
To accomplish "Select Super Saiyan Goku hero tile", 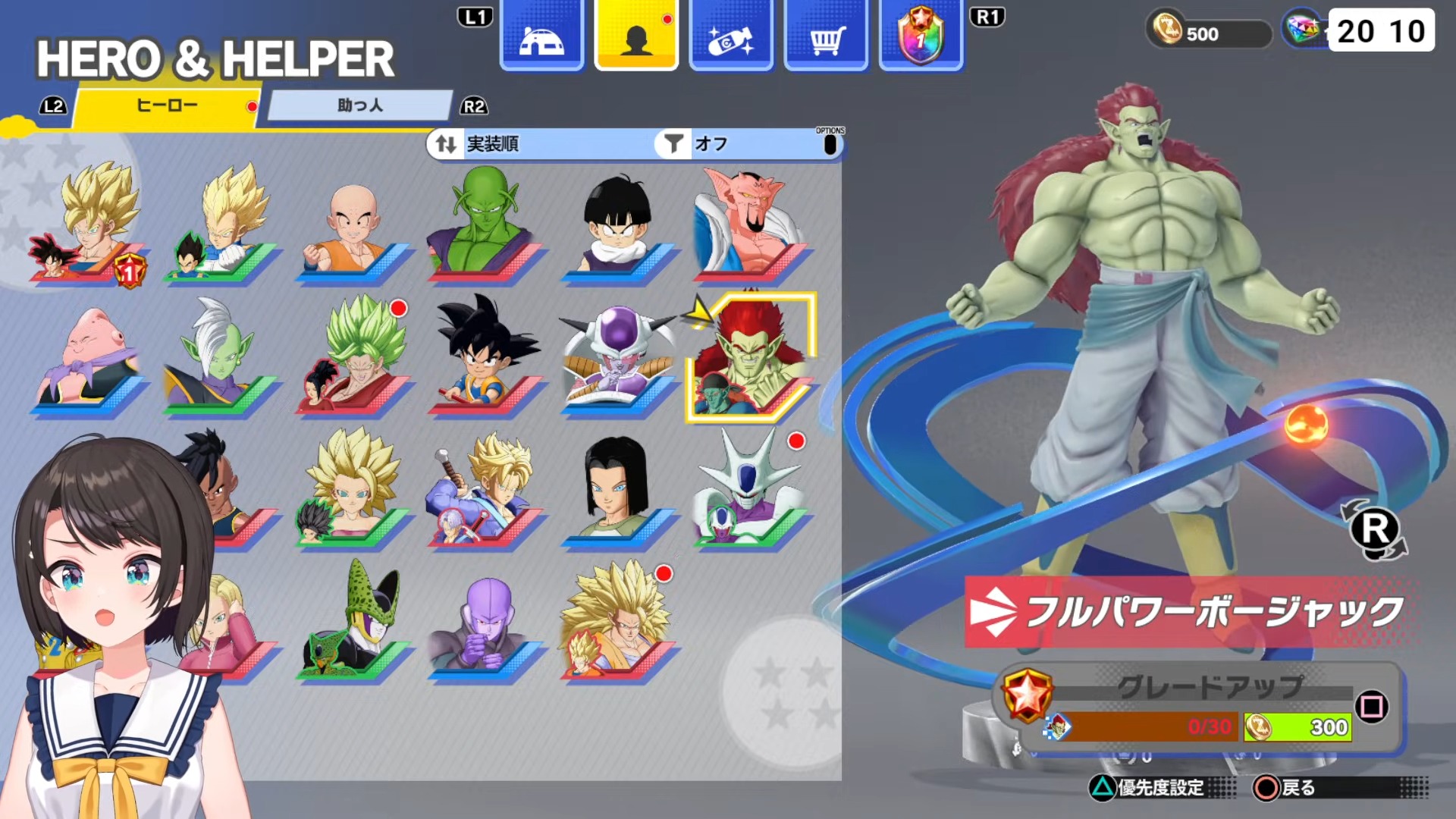I will (89, 224).
